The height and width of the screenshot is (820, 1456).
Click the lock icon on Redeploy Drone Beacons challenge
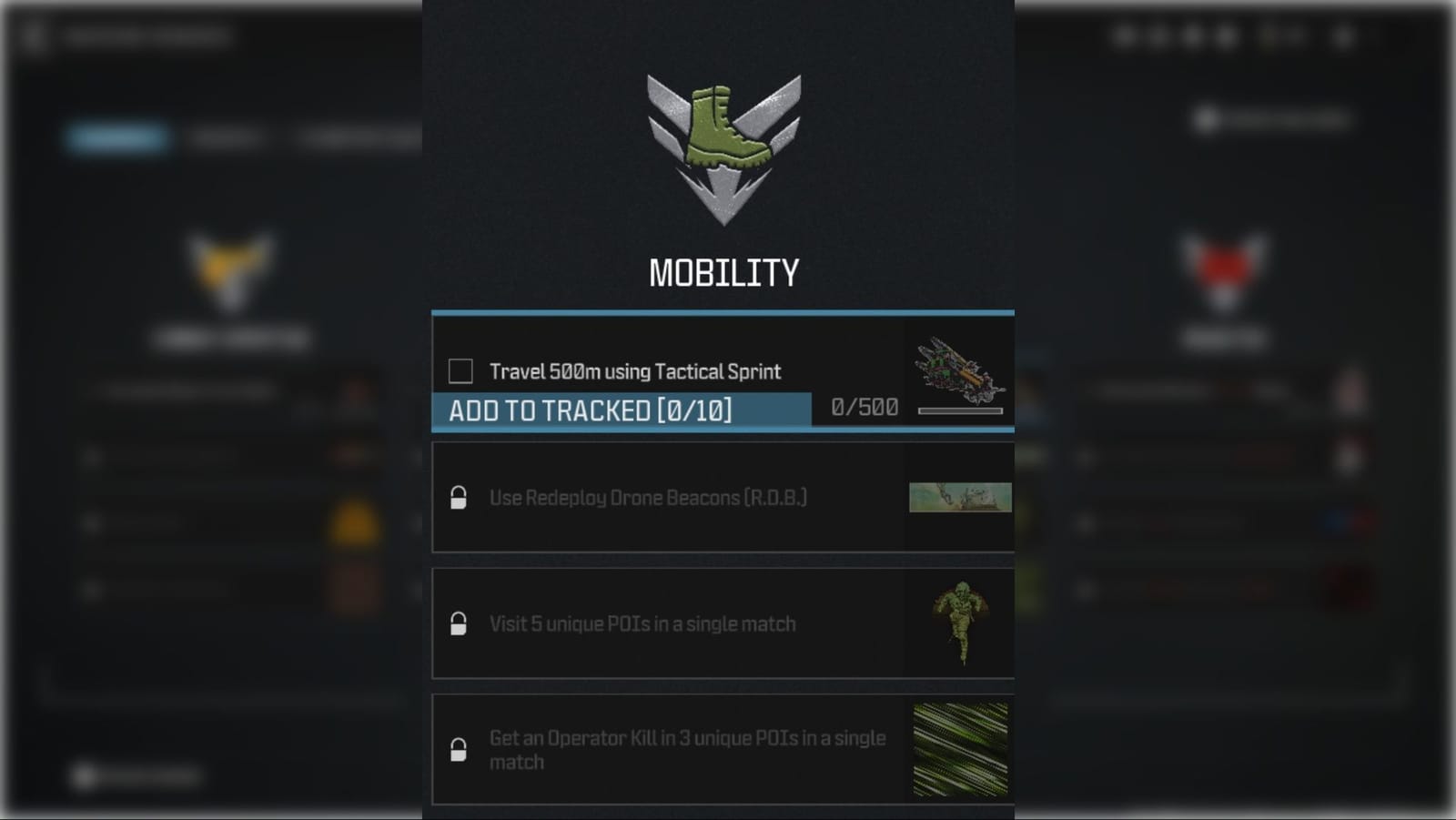coord(457,498)
